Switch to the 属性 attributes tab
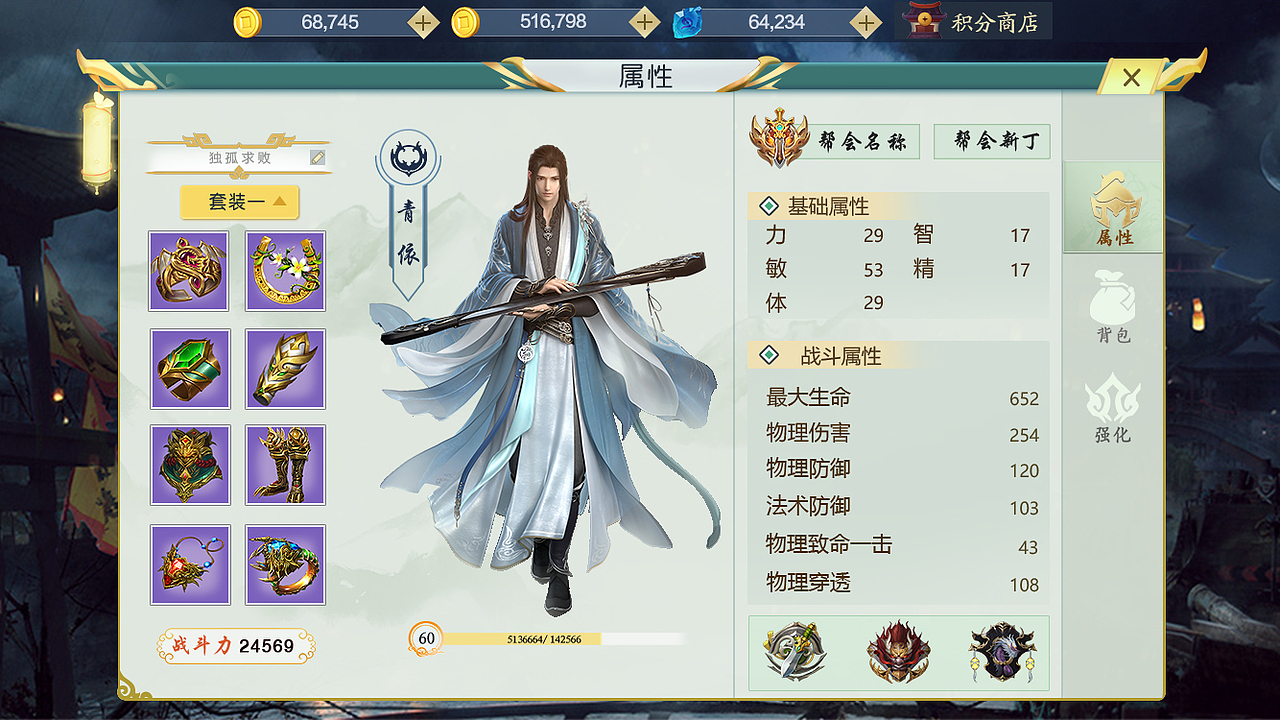Image resolution: width=1280 pixels, height=720 pixels. coord(1112,205)
